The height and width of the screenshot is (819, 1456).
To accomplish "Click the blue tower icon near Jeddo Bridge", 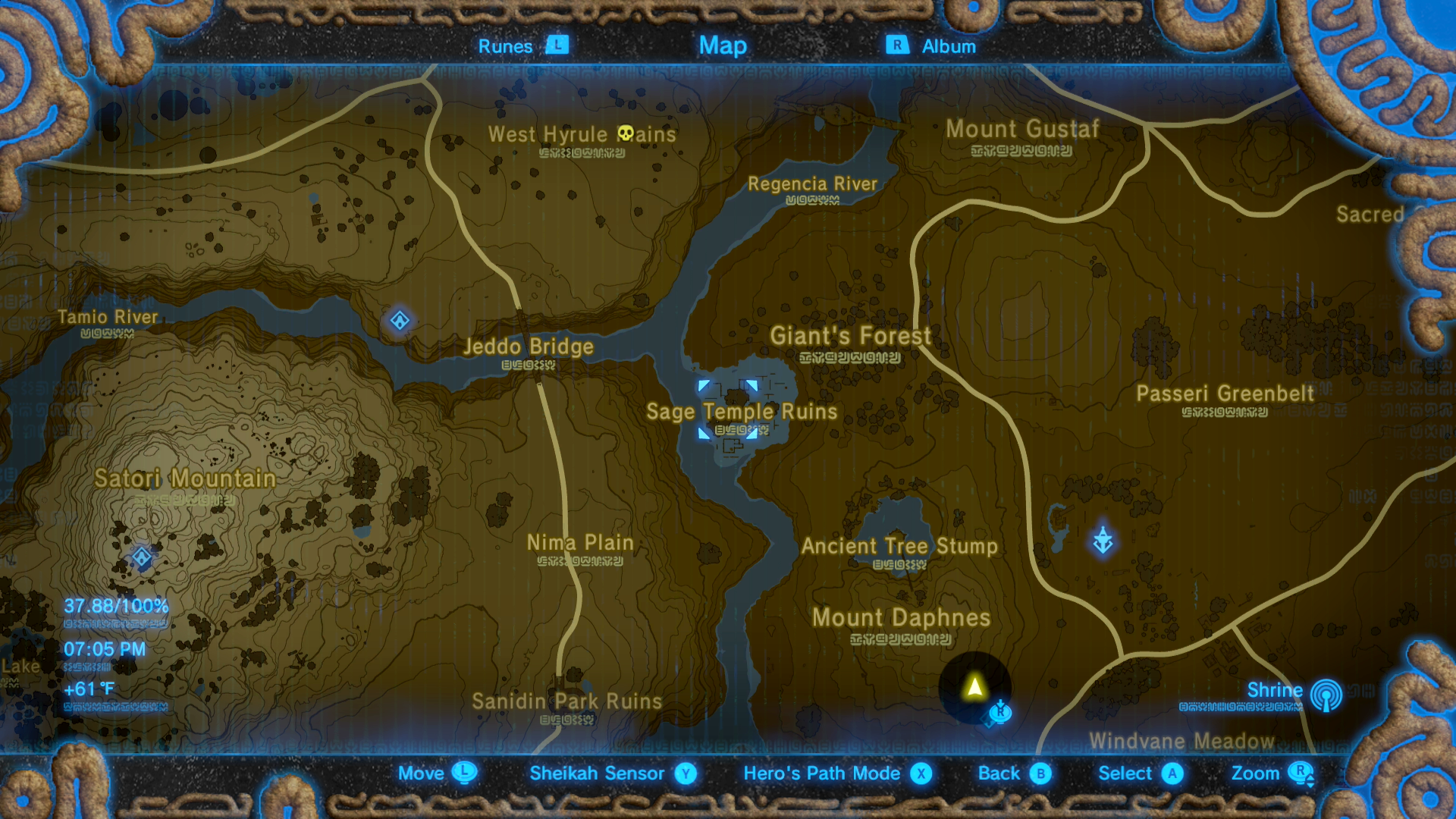I will 398,321.
